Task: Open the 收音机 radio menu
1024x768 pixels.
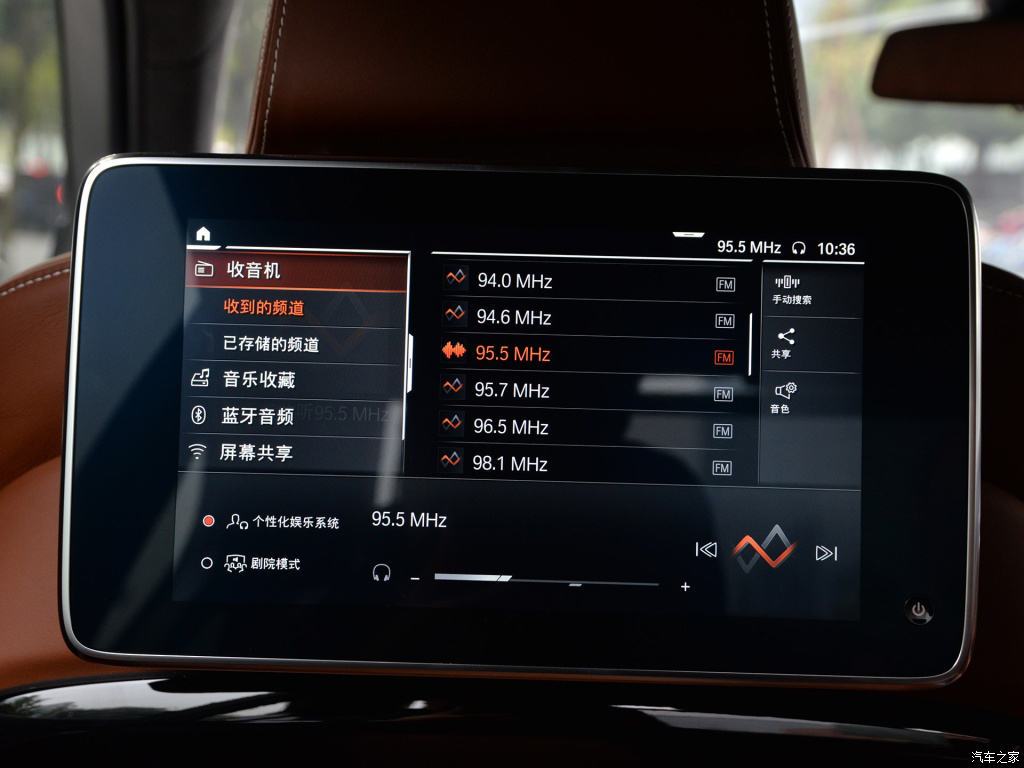Action: pyautogui.click(x=297, y=270)
